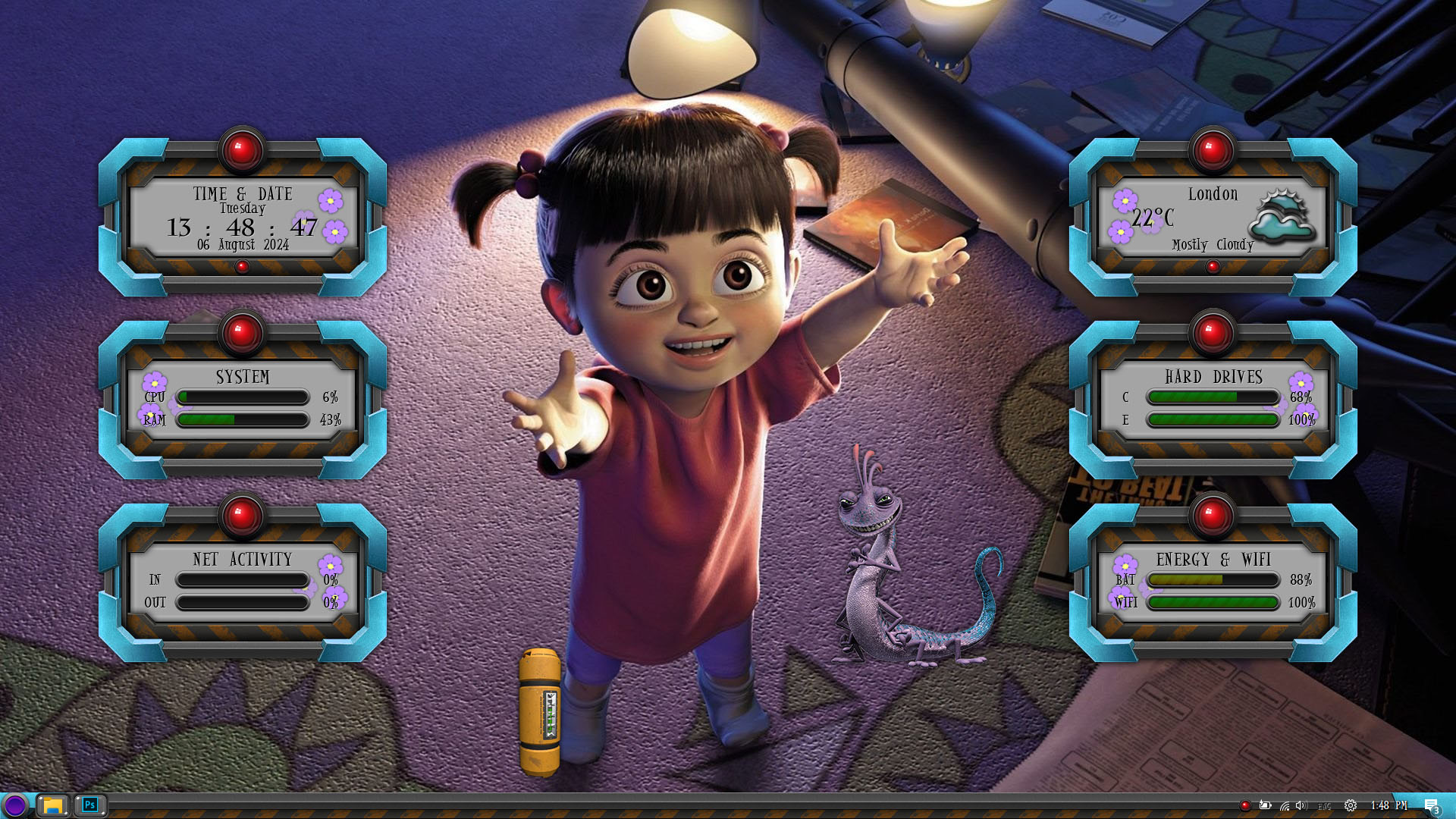This screenshot has width=1456, height=819.
Task: Select the Hard Drives widget
Action: (1213, 401)
